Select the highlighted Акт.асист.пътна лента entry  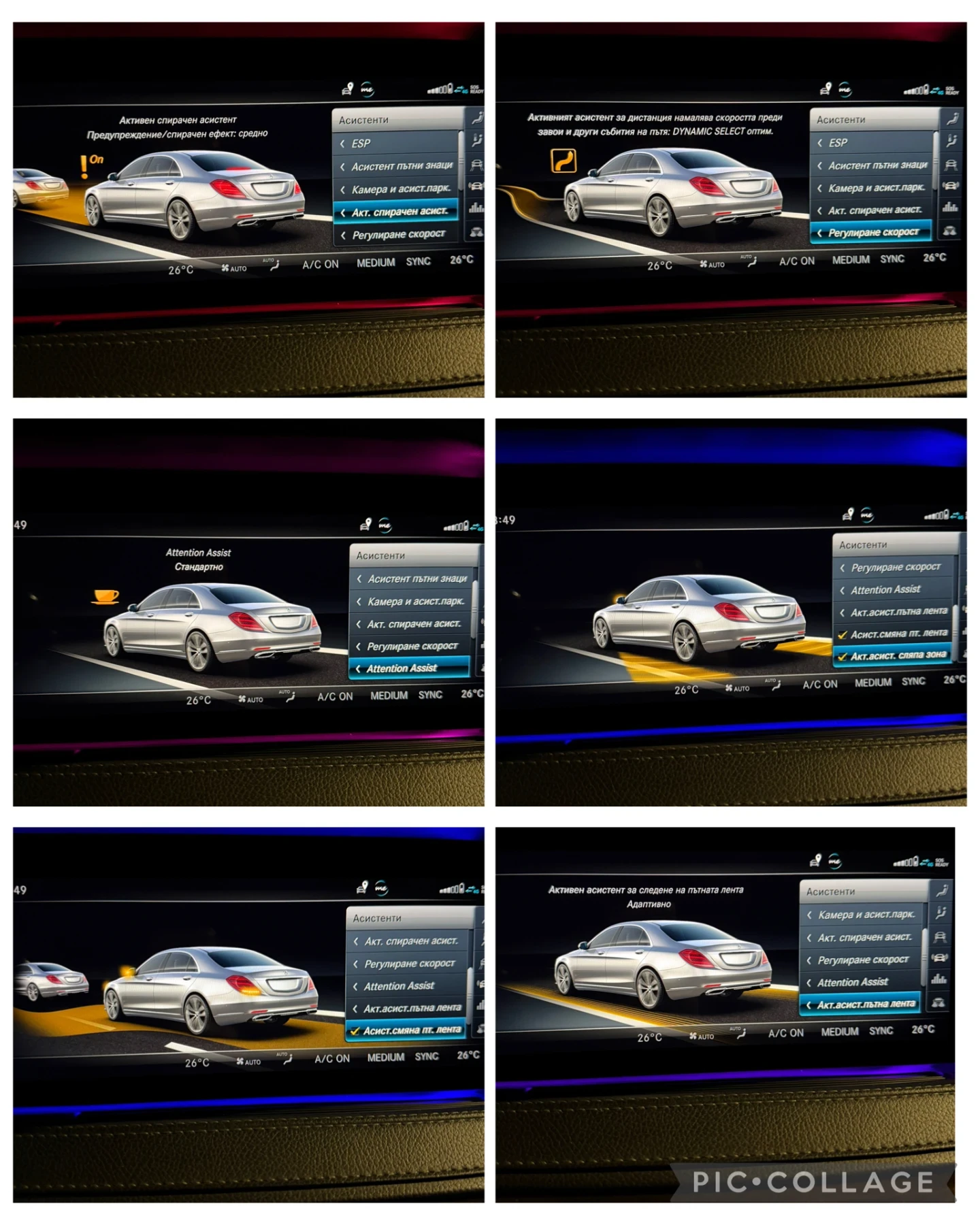click(865, 1004)
